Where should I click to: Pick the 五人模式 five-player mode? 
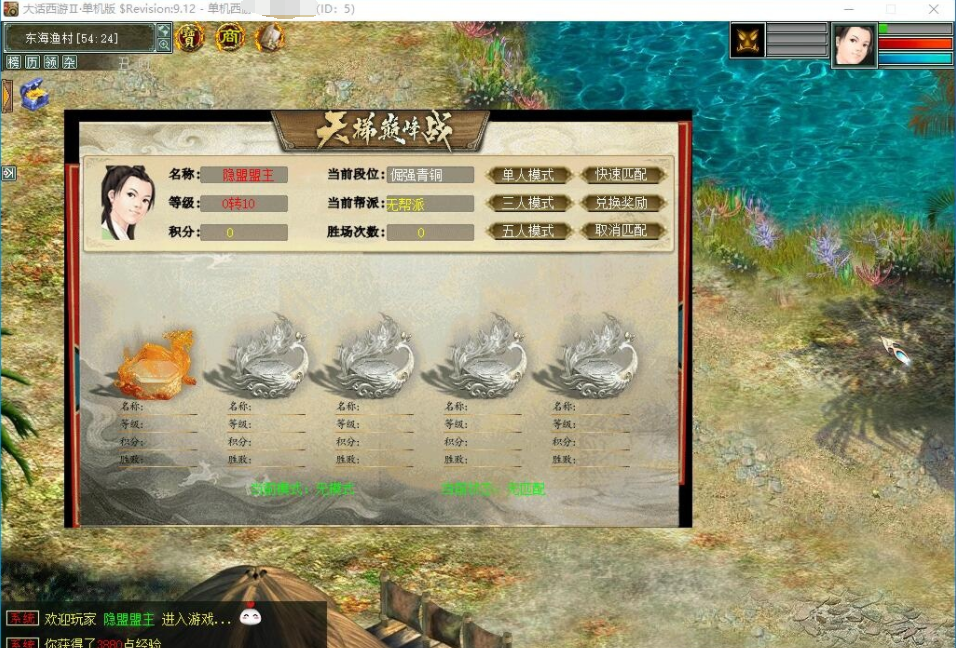[x=528, y=231]
